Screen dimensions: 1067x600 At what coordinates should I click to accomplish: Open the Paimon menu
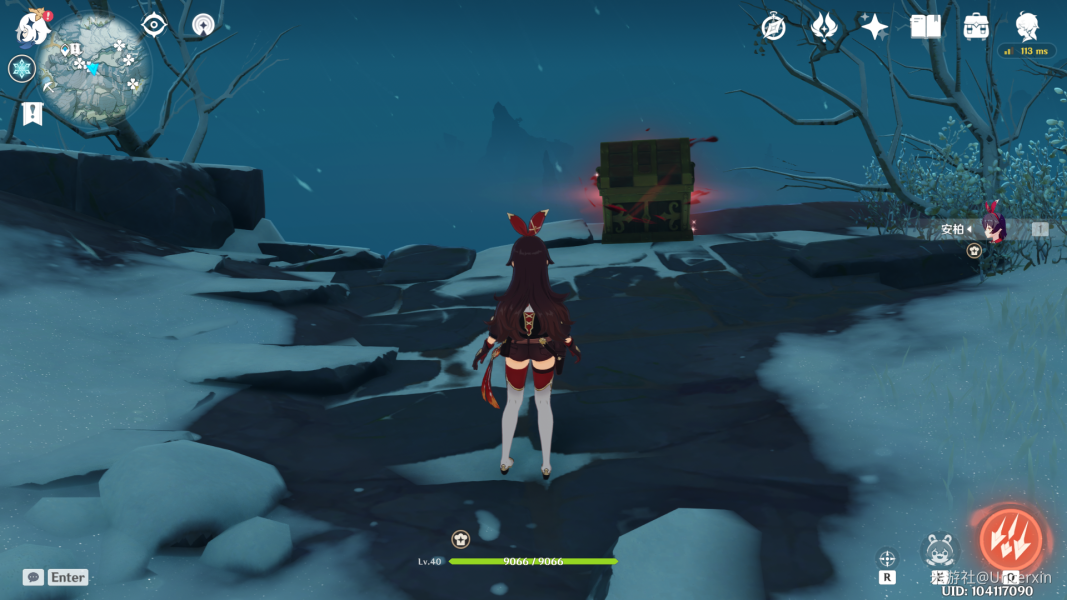pos(33,28)
